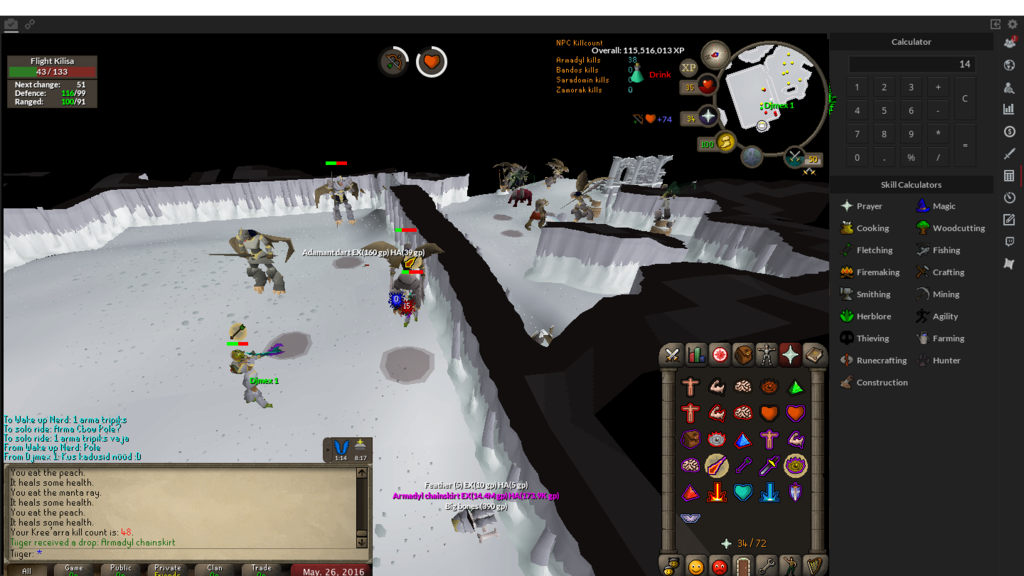Toggle the XP orb beside the minimap
The width and height of the screenshot is (1024, 576).
(688, 68)
